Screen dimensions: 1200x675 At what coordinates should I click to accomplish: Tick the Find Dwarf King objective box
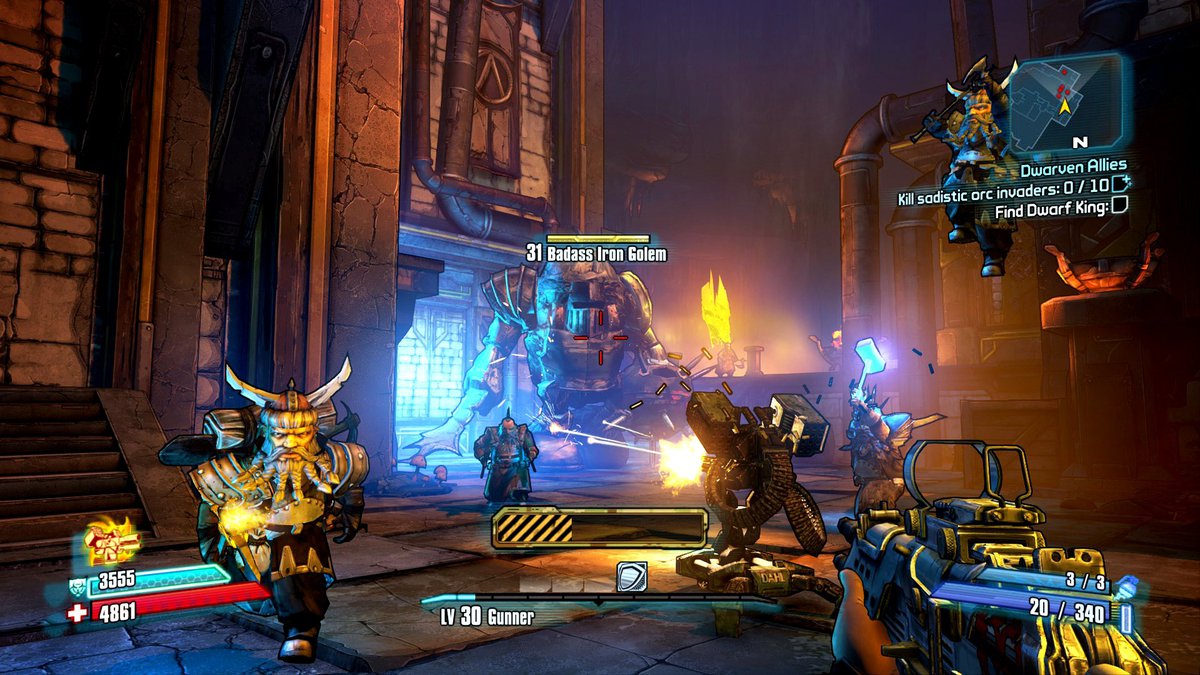[1120, 207]
